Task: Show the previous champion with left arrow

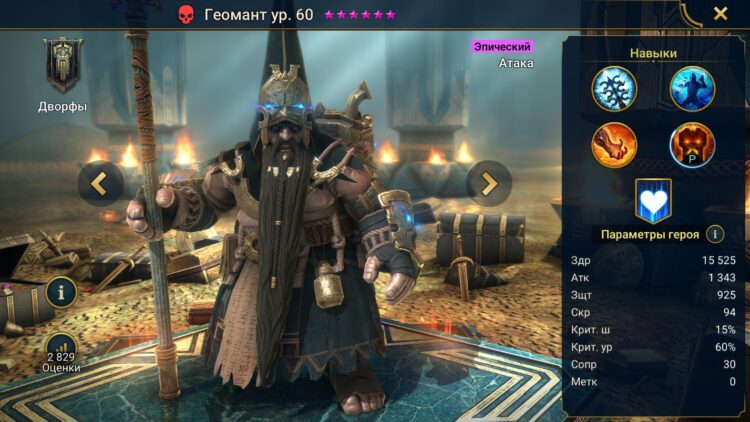Action: 101,183
